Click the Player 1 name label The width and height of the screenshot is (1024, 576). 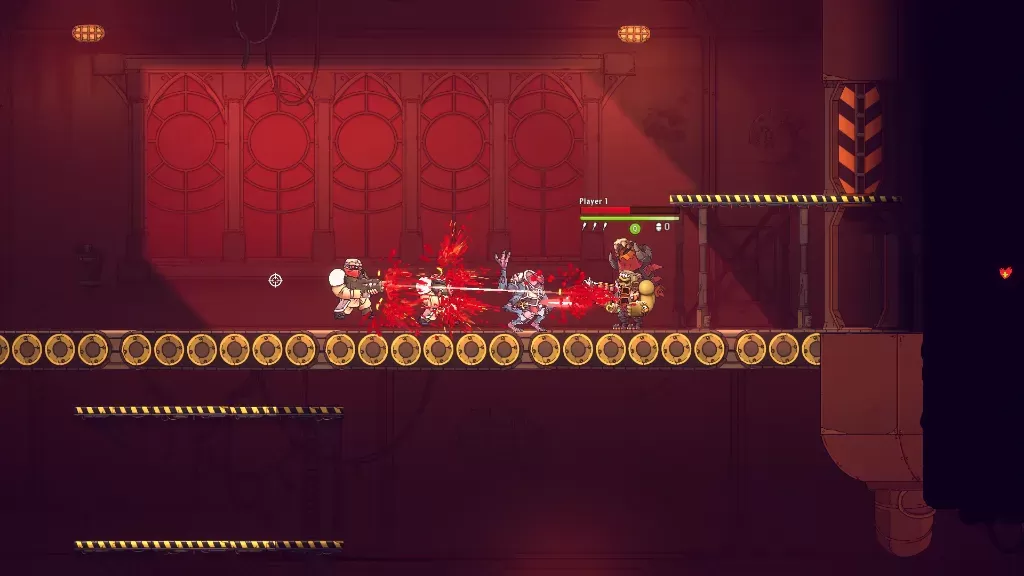[593, 202]
